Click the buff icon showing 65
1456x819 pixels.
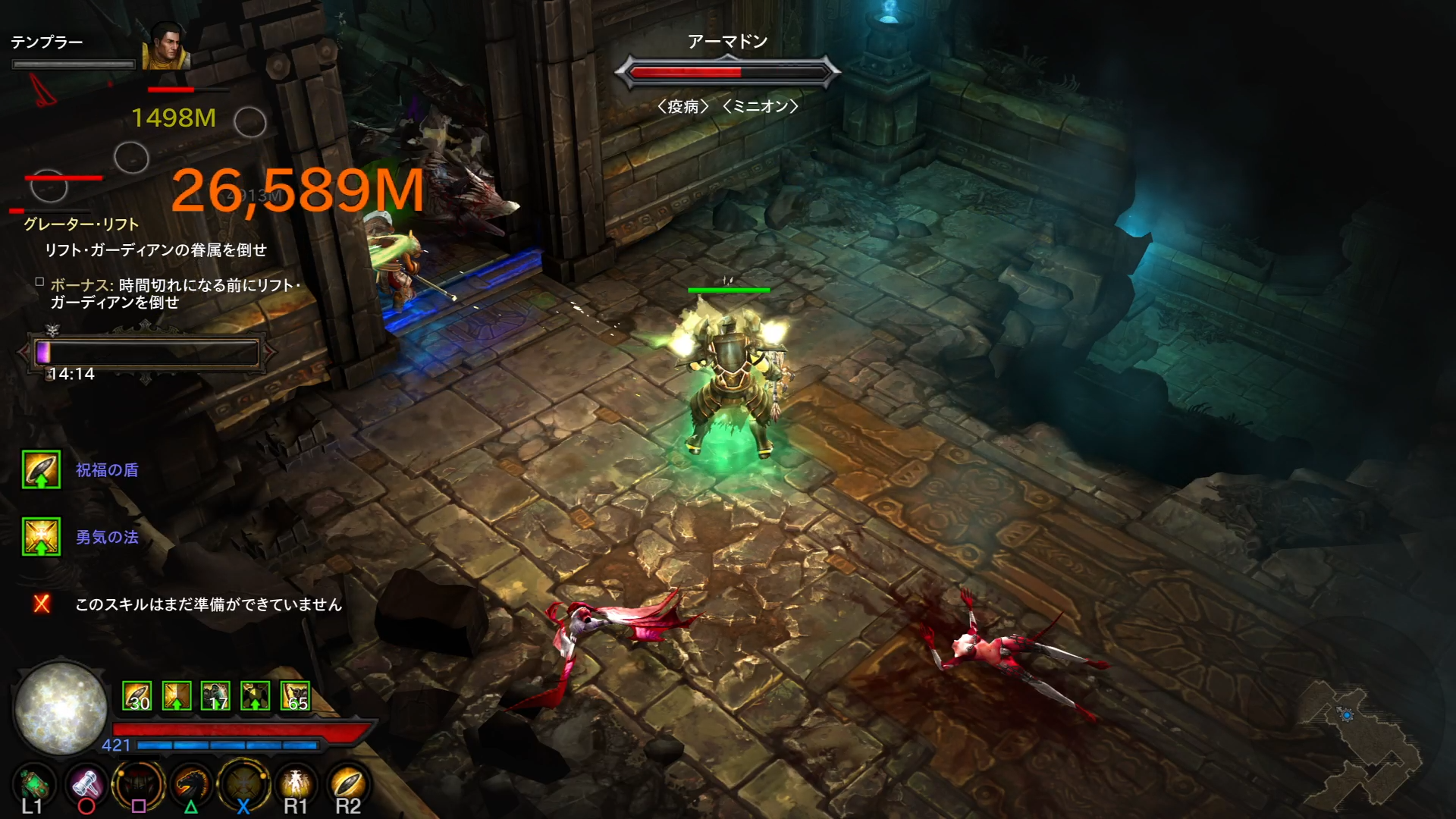[295, 696]
